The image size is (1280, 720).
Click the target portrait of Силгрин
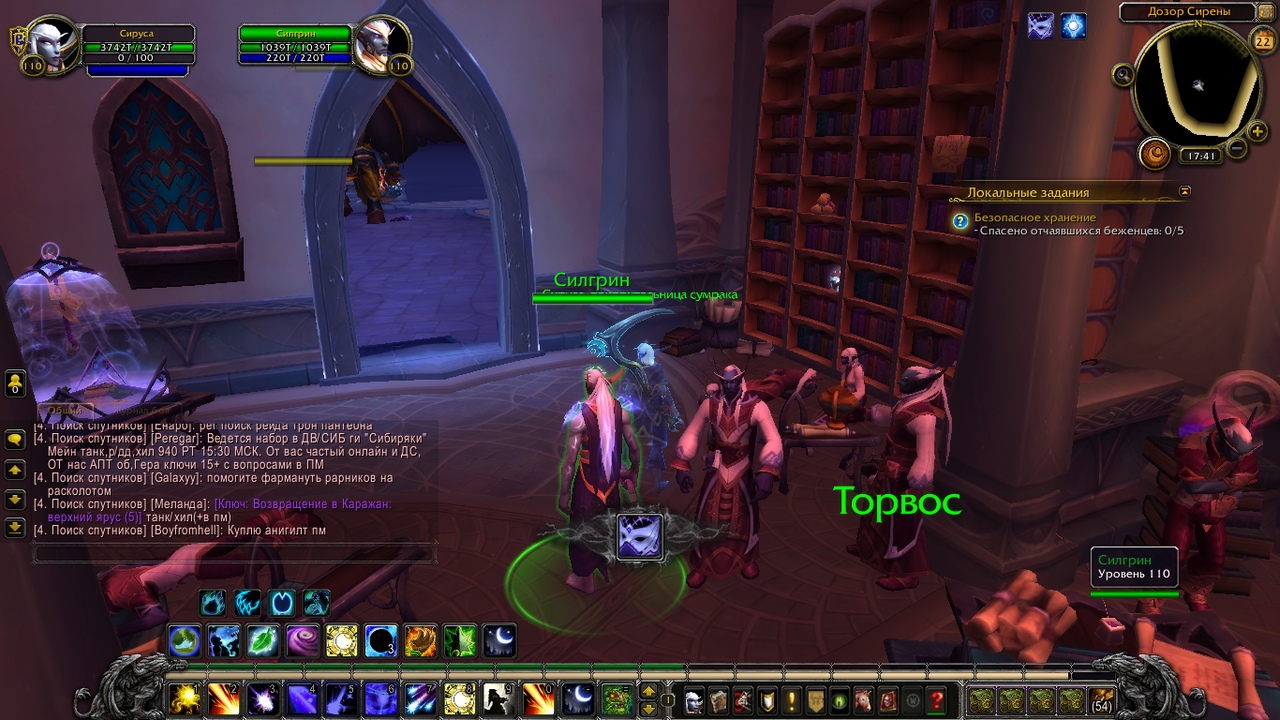tap(381, 43)
